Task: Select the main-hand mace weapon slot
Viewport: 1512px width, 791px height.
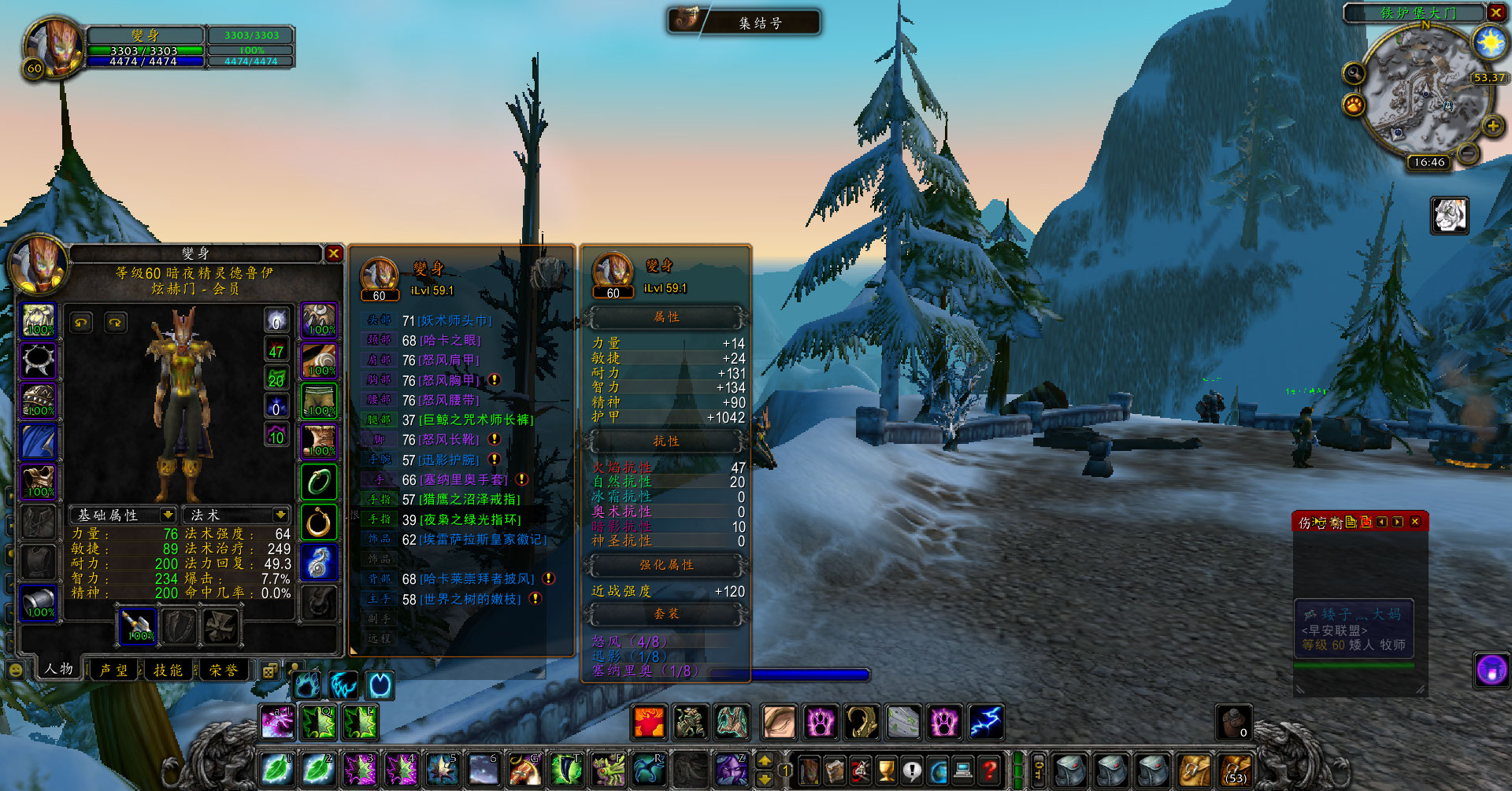Action: 138,627
